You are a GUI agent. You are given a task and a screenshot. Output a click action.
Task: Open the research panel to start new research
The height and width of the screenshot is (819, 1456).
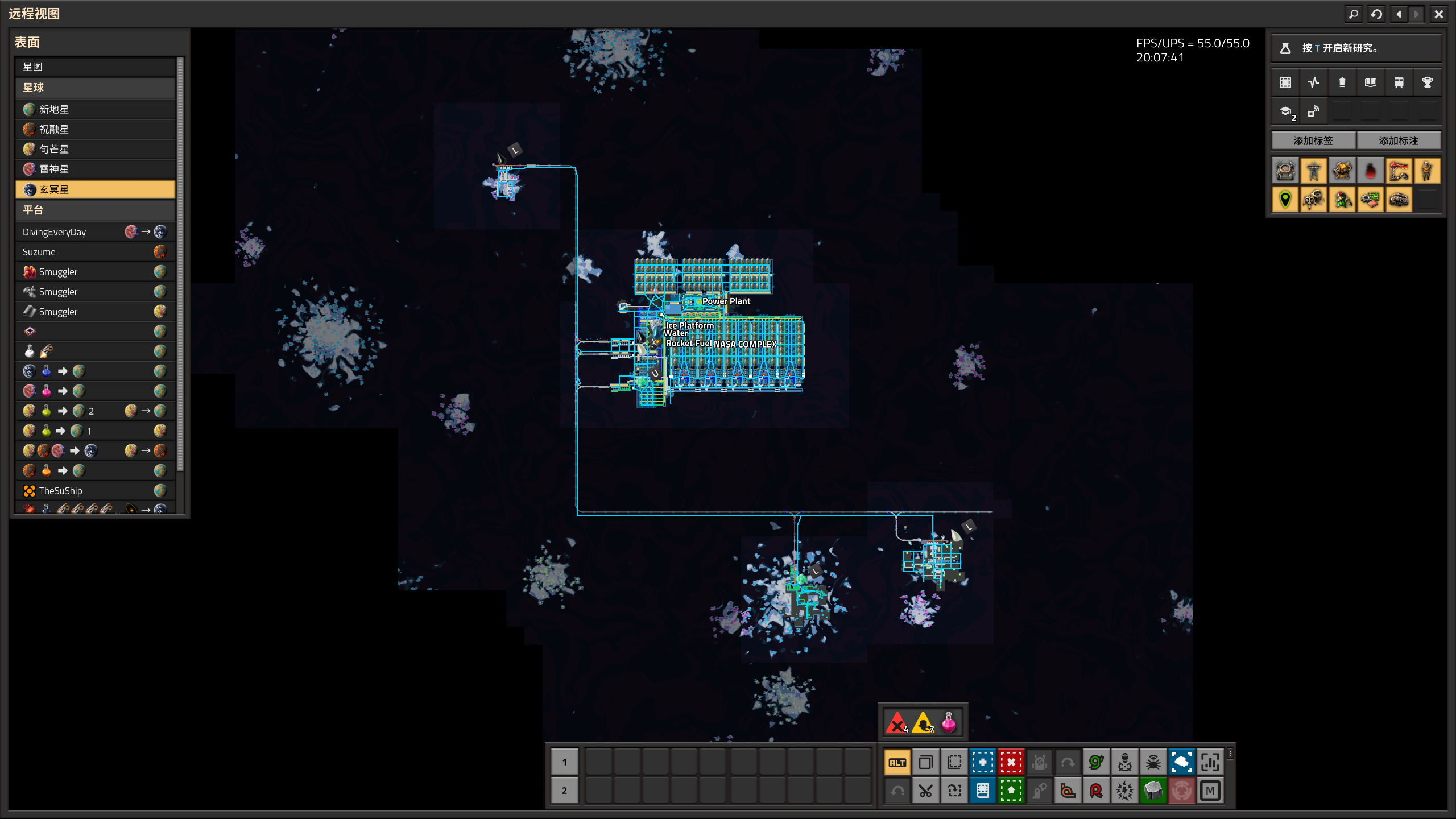[x=1356, y=48]
